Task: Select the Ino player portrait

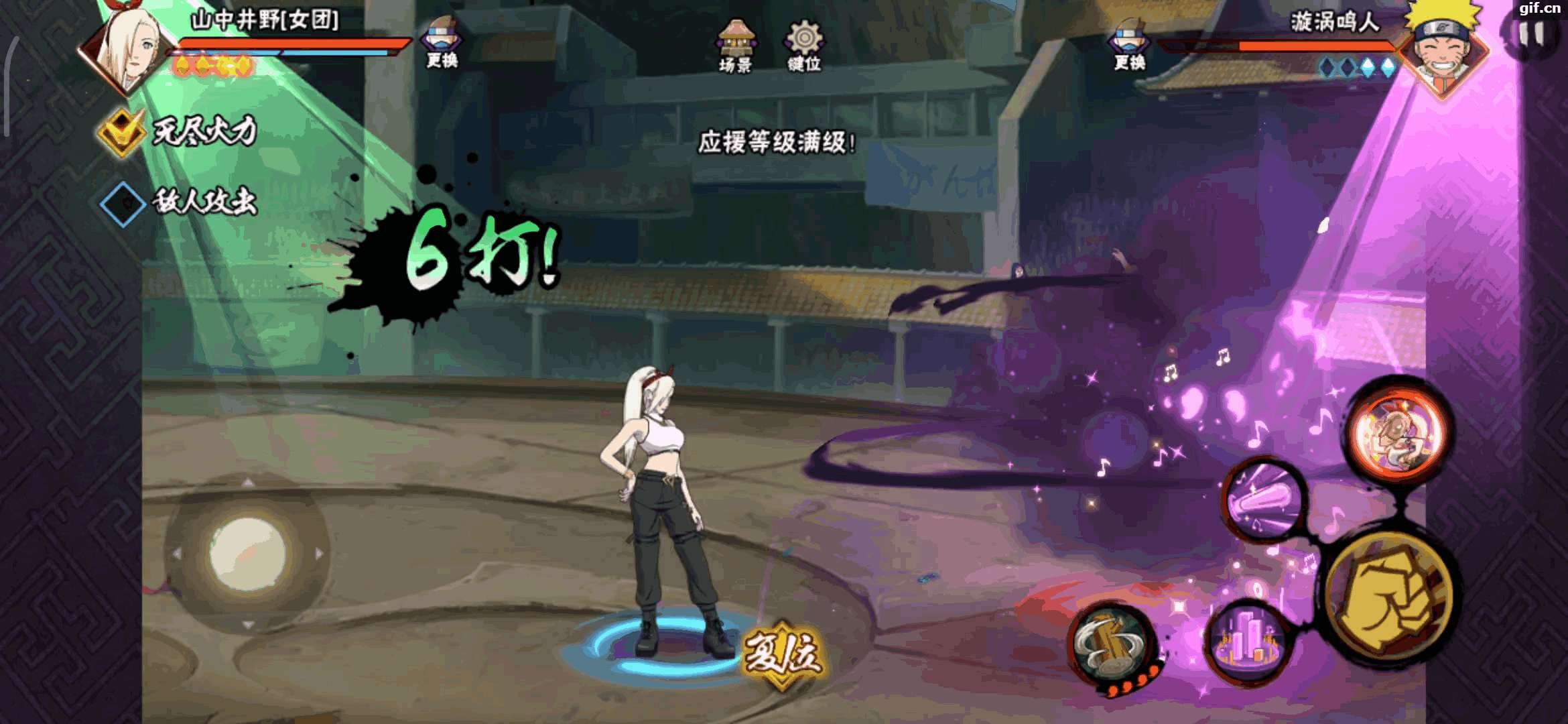Action: click(127, 50)
